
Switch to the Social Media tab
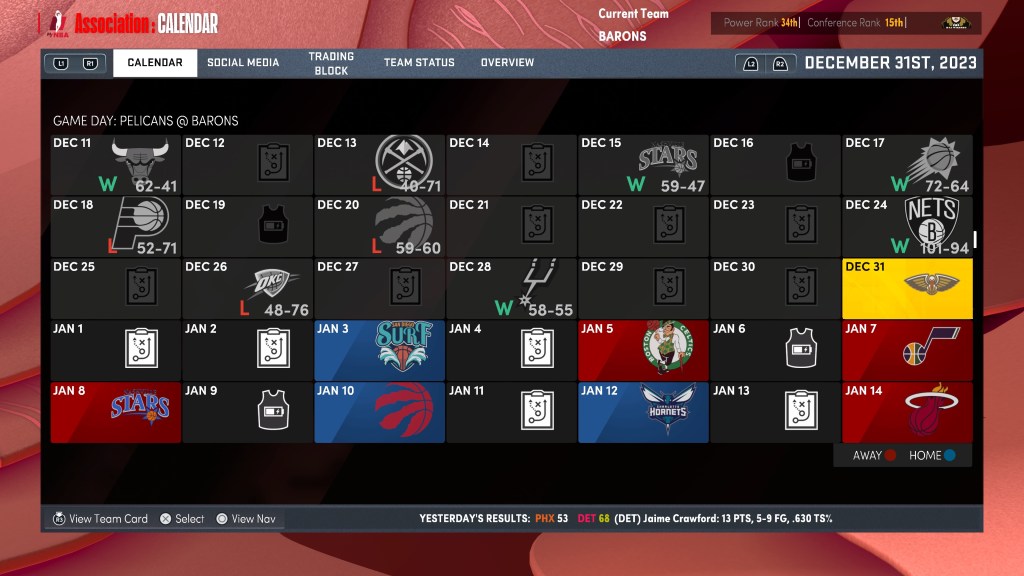[x=243, y=63]
